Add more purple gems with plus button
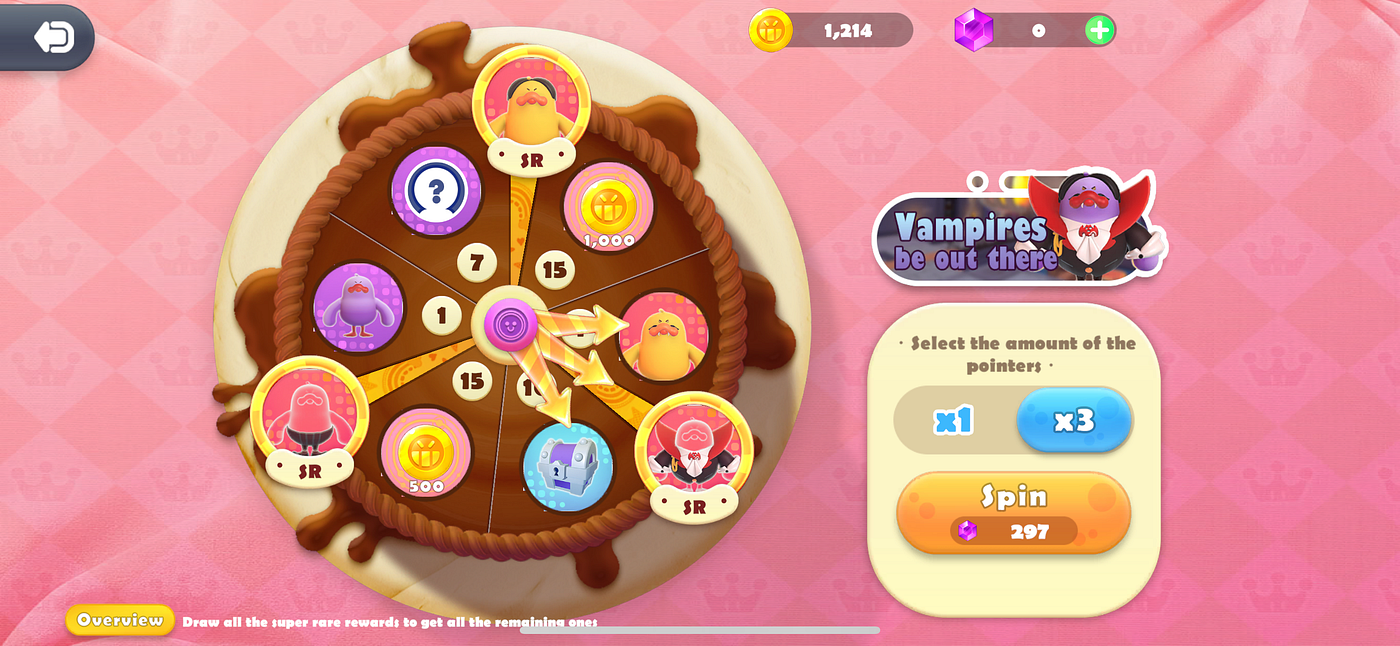The height and width of the screenshot is (646, 1400). click(1099, 30)
